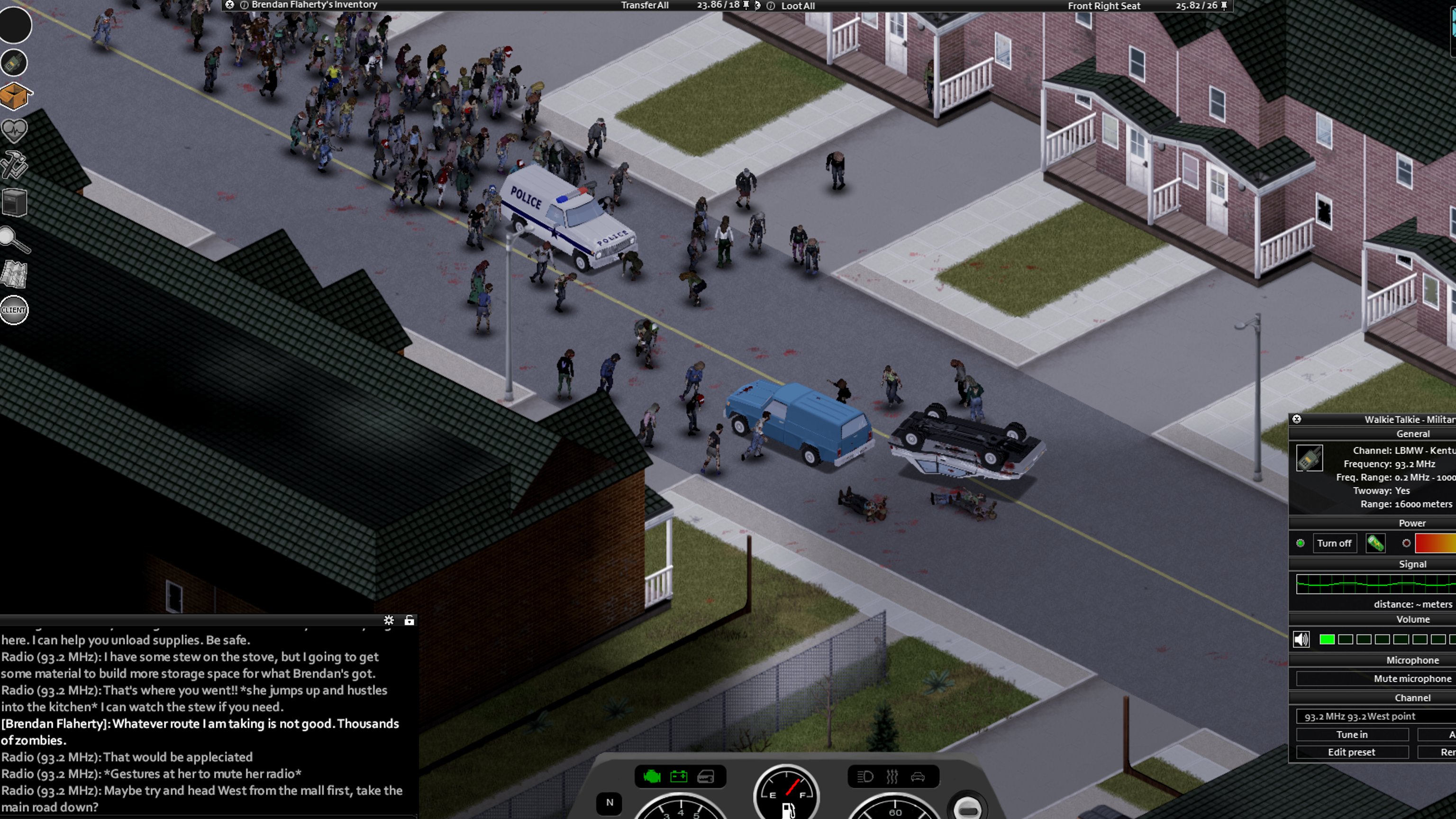Close Brendan Flaherty's Inventory window
1456x819 pixels.
[229, 5]
